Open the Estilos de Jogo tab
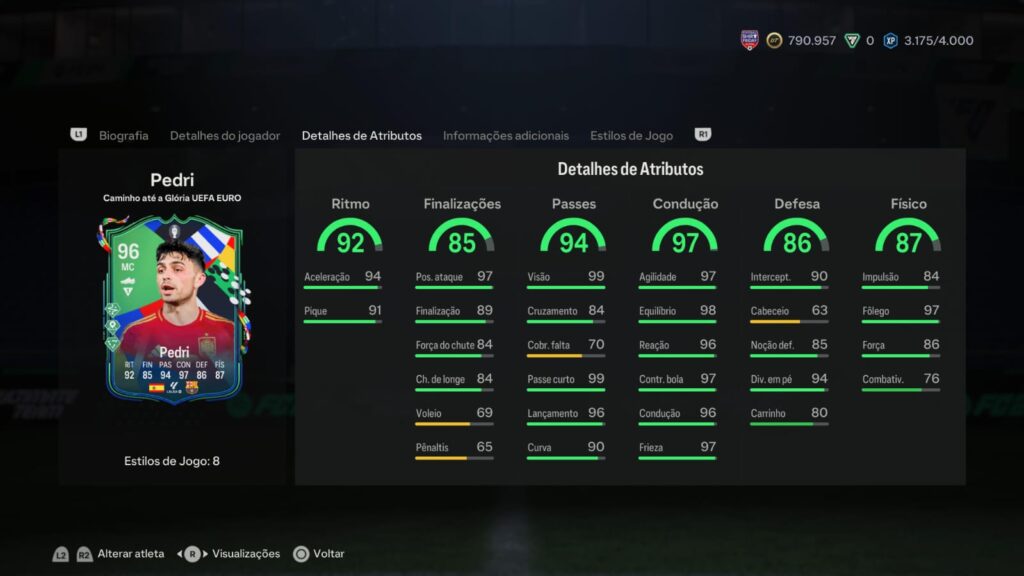 (x=631, y=135)
